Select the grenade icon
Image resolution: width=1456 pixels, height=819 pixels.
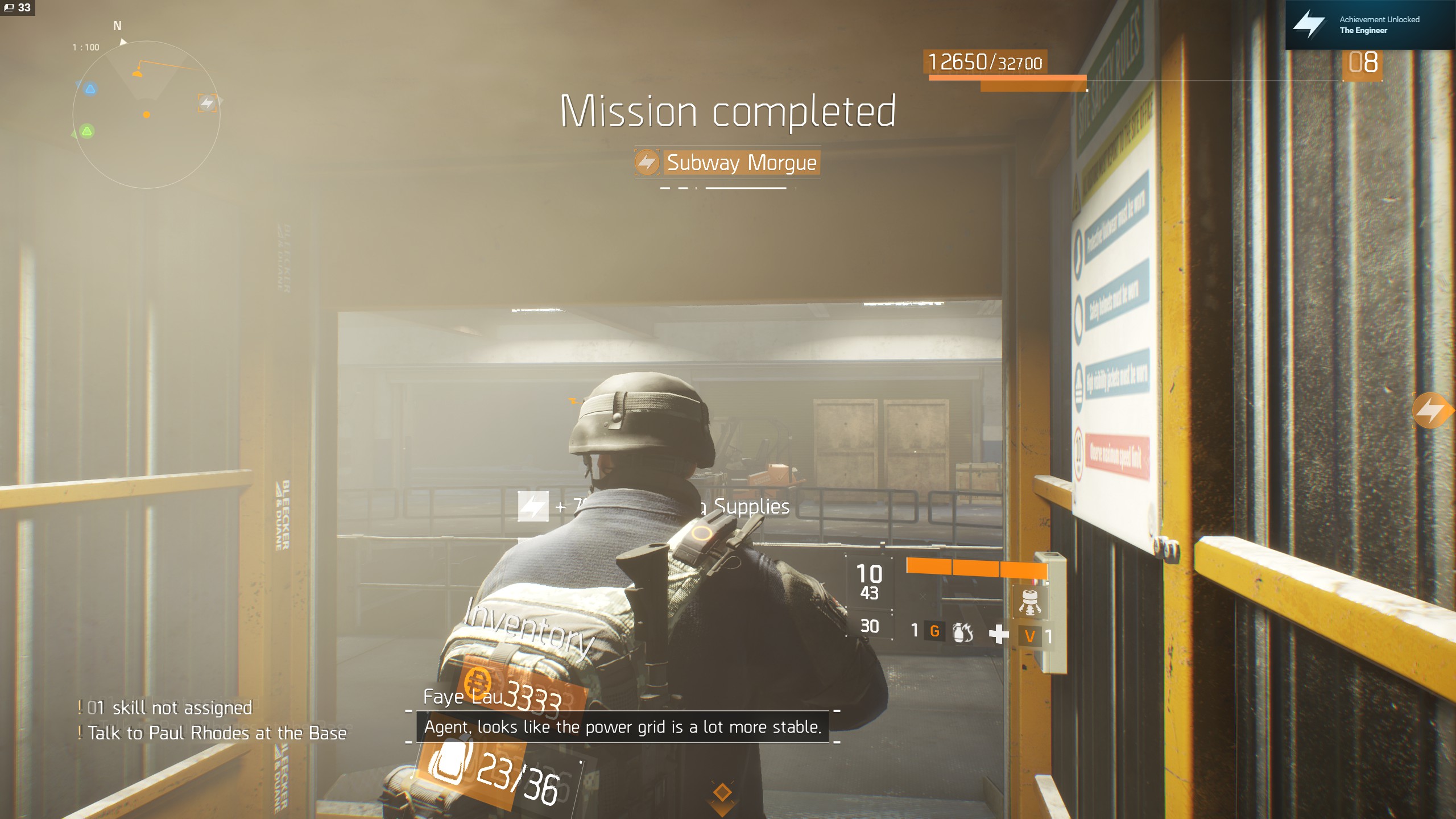pyautogui.click(x=962, y=632)
